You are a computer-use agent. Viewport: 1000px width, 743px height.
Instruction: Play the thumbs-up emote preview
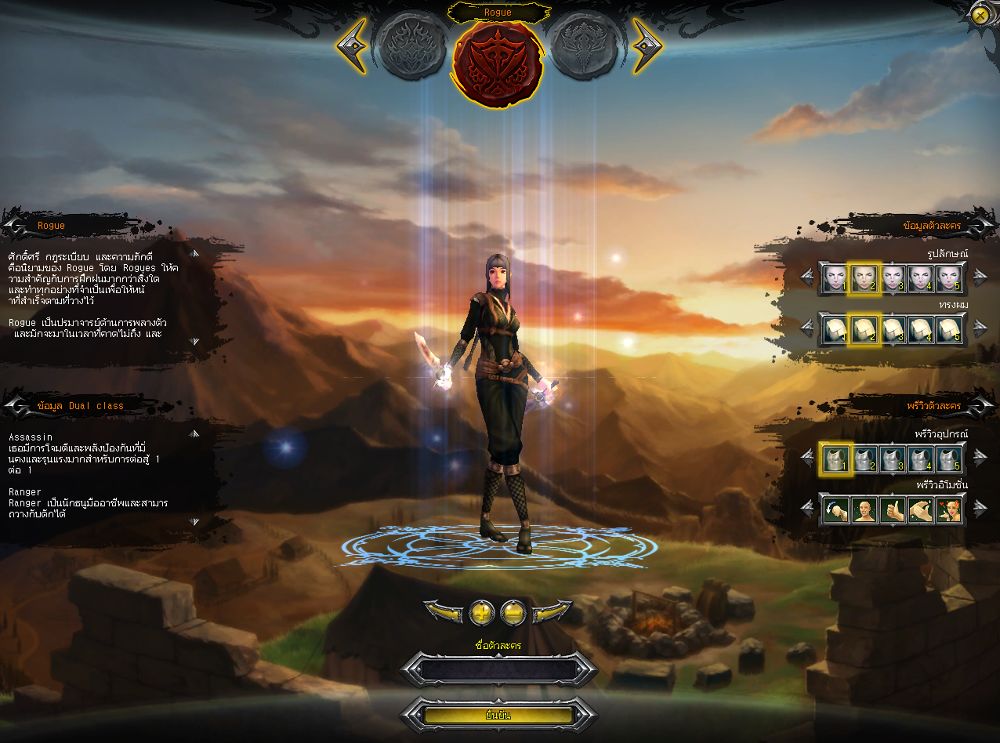pos(892,510)
